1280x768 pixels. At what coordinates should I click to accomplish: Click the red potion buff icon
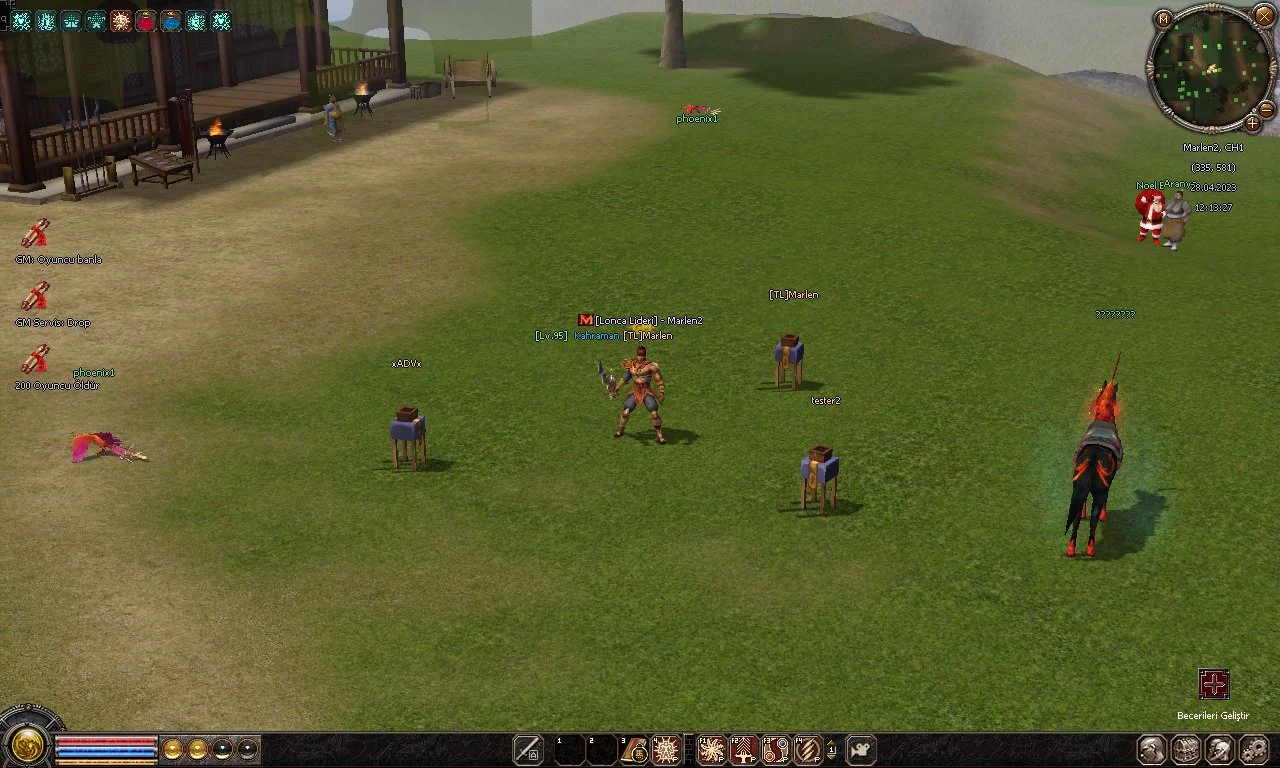[146, 20]
